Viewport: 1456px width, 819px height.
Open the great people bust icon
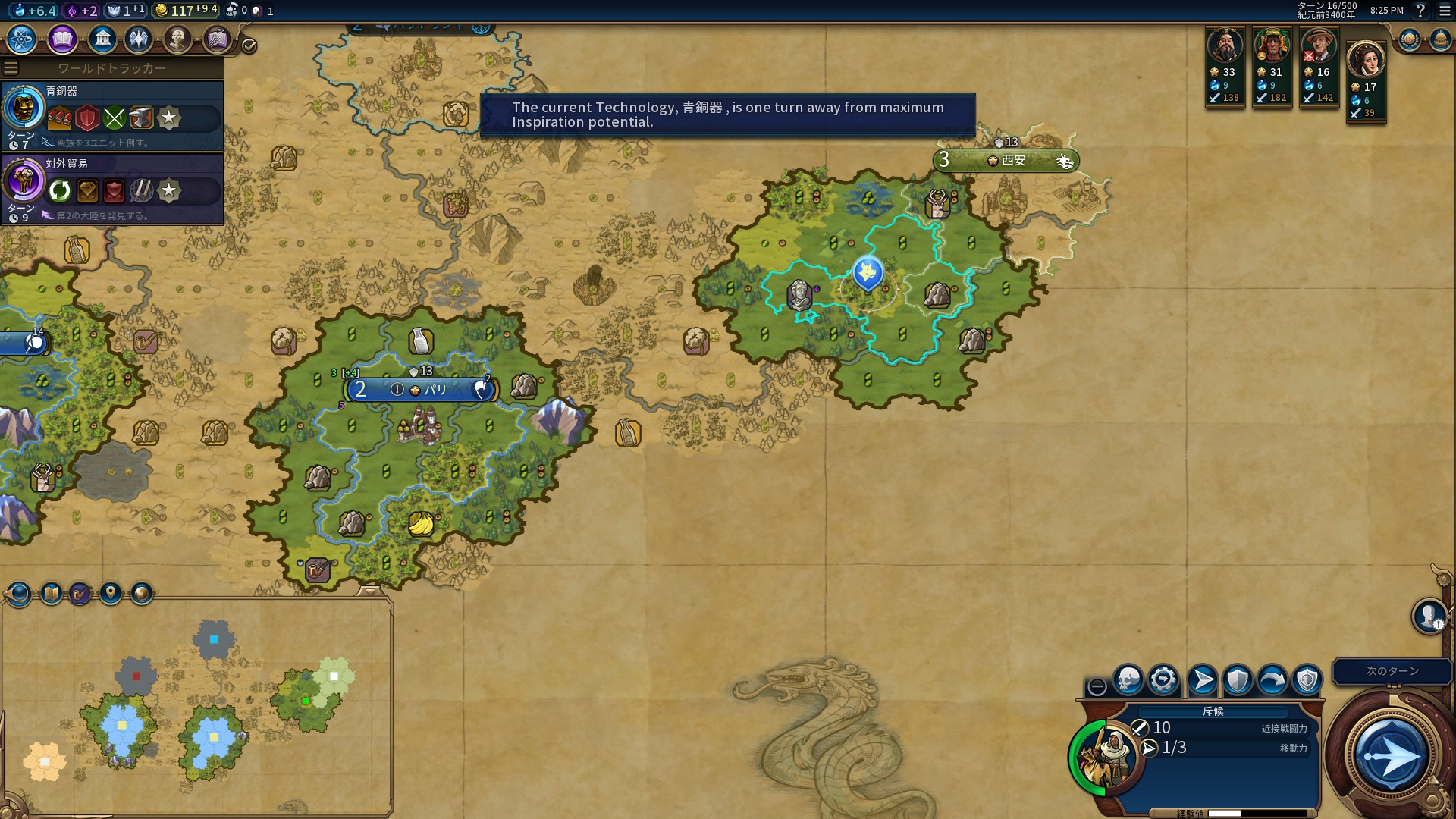[177, 39]
